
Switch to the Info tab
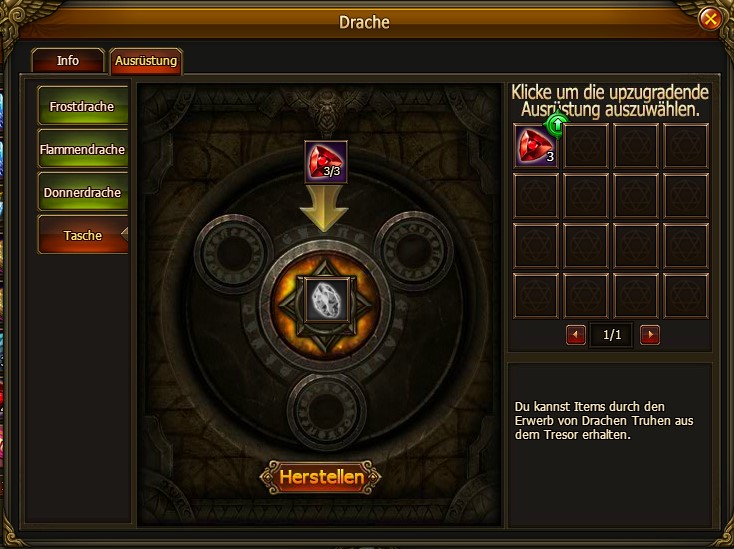click(x=68, y=61)
